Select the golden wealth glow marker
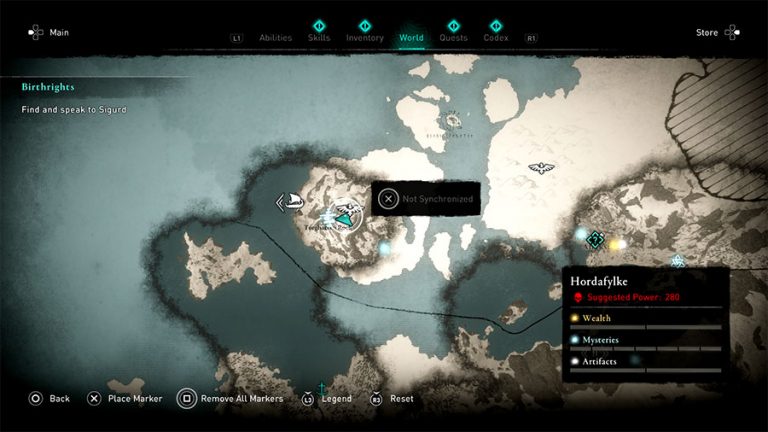The image size is (768, 432). (617, 244)
